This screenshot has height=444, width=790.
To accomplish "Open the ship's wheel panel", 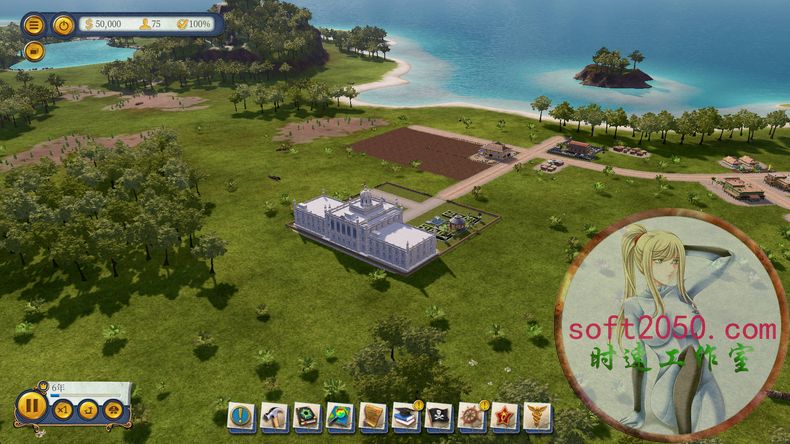I will 472,416.
